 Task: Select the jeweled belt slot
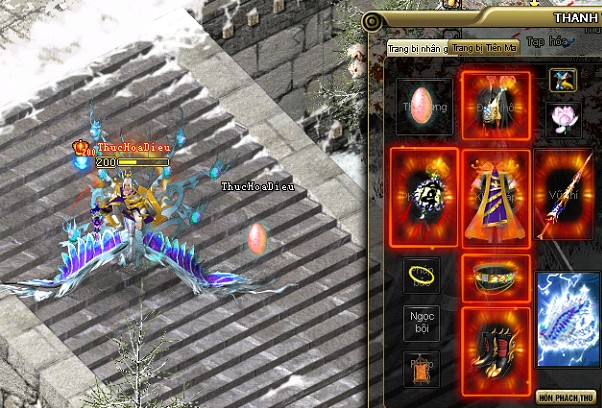[495, 274]
